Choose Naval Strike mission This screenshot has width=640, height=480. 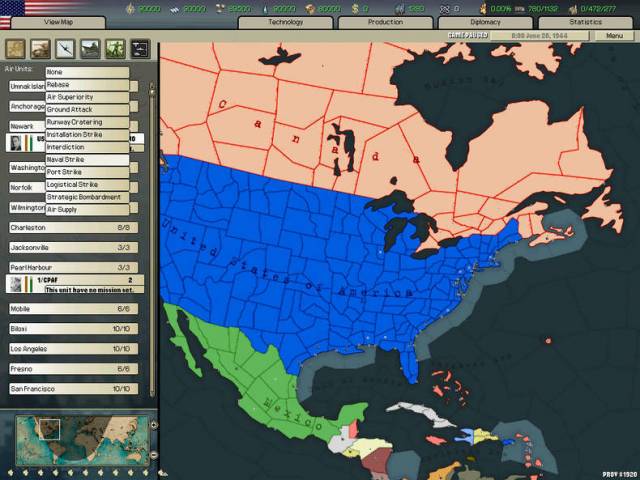click(x=87, y=159)
